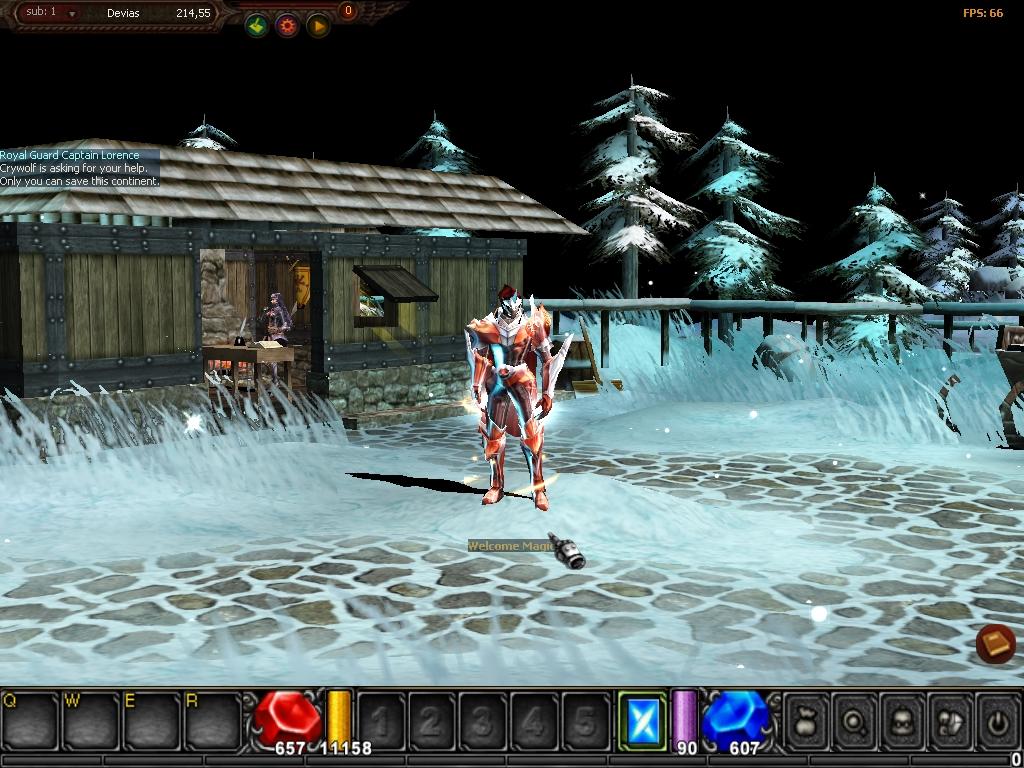Click the icon left of the power button
The width and height of the screenshot is (1024, 768).
coord(951,720)
